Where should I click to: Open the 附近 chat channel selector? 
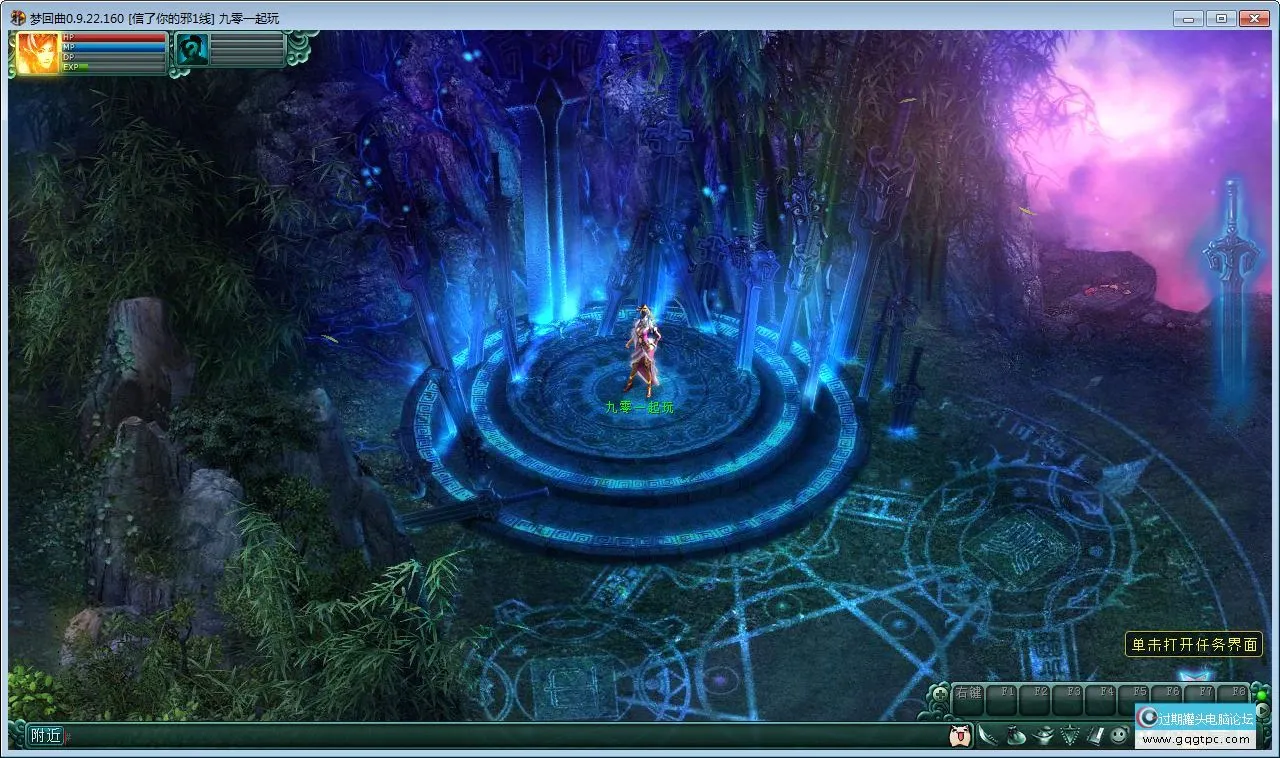[x=46, y=736]
